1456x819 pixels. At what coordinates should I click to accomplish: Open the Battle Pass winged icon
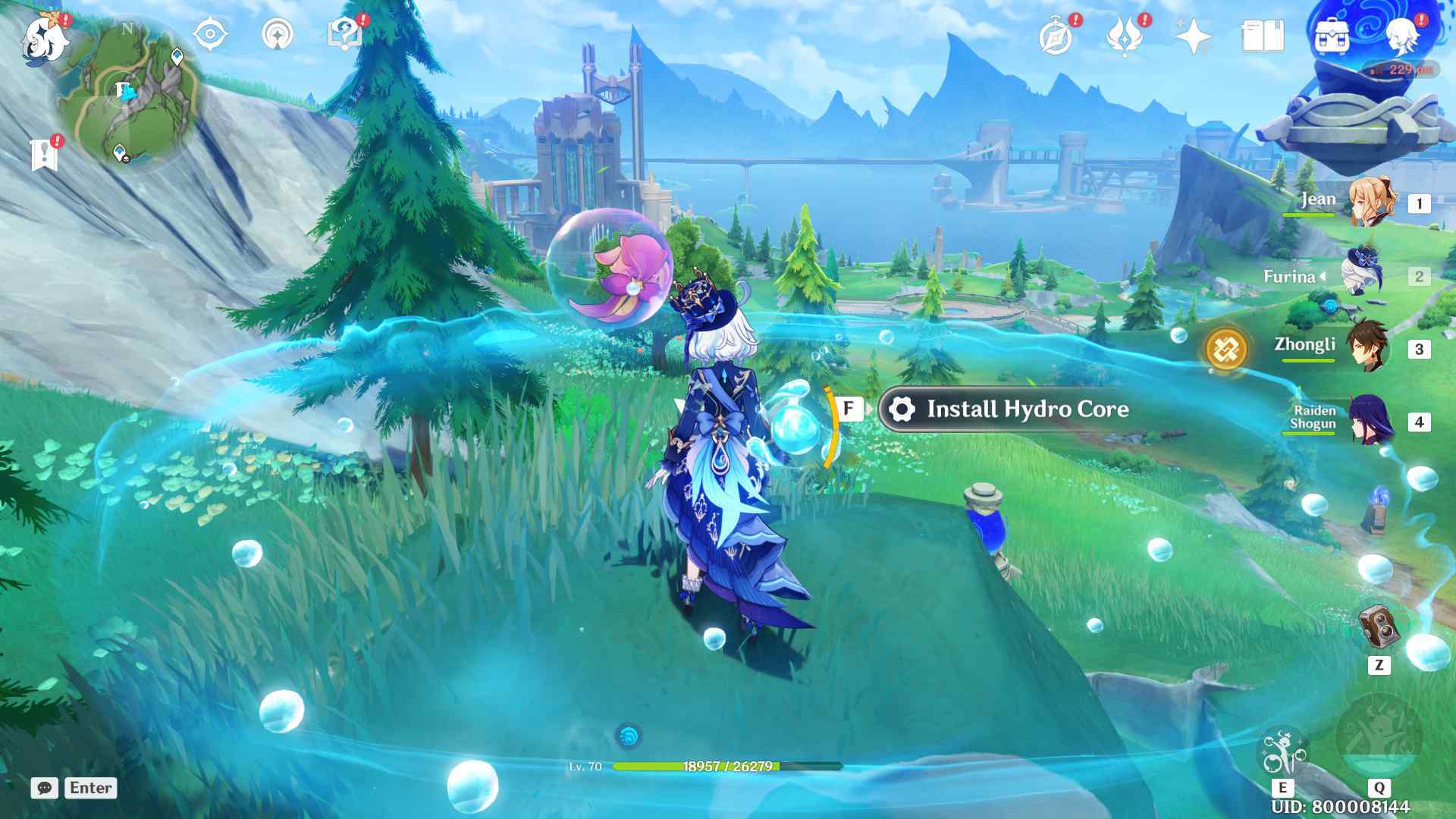click(1125, 36)
